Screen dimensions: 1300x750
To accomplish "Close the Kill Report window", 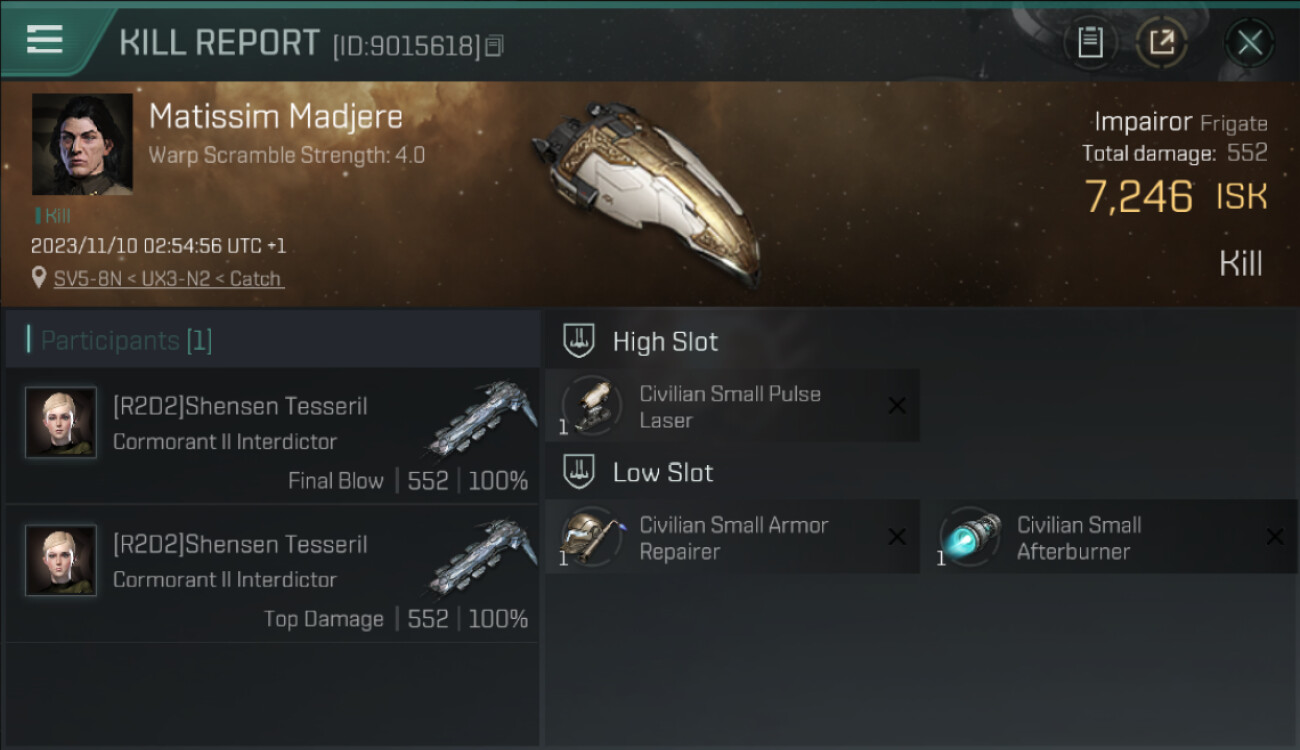I will click(x=1249, y=42).
